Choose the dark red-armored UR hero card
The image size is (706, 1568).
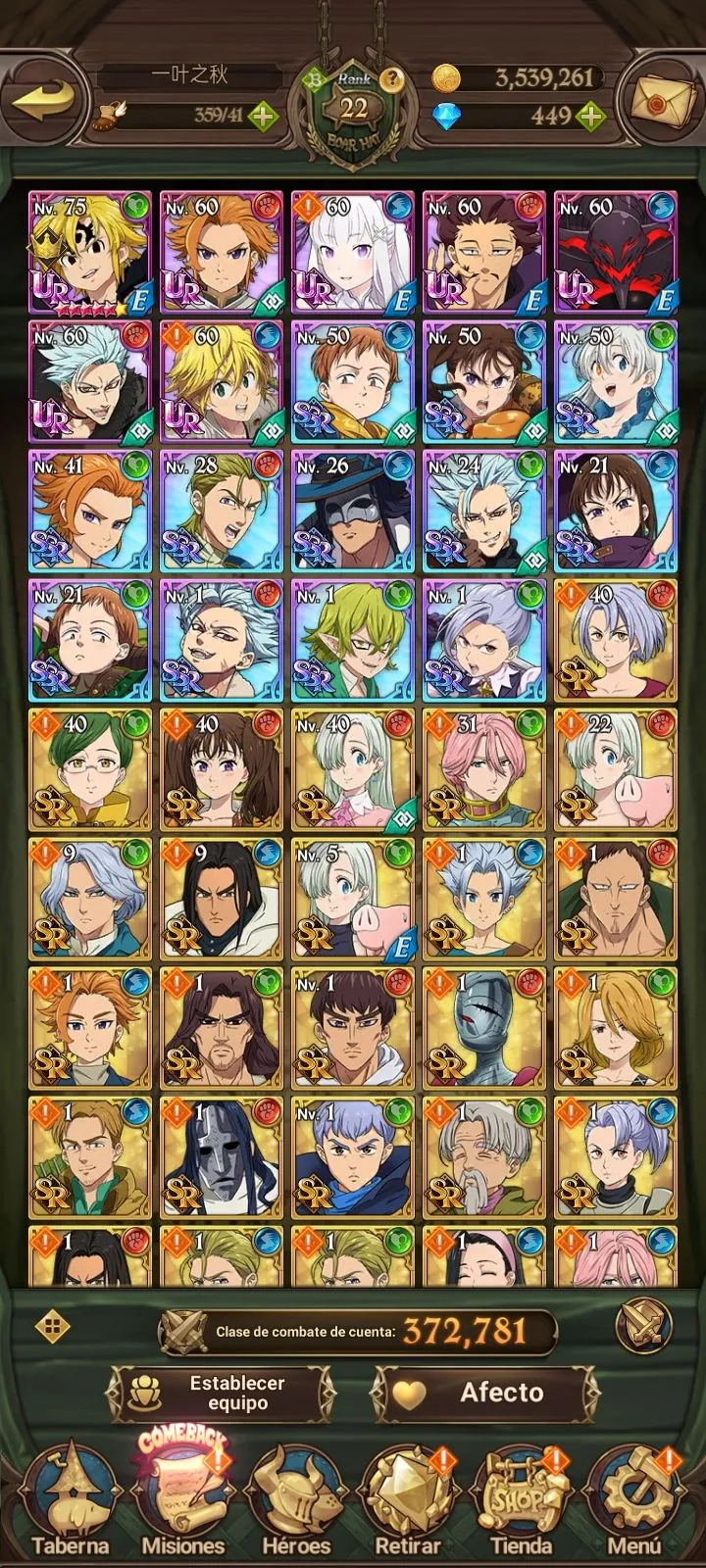click(x=616, y=252)
